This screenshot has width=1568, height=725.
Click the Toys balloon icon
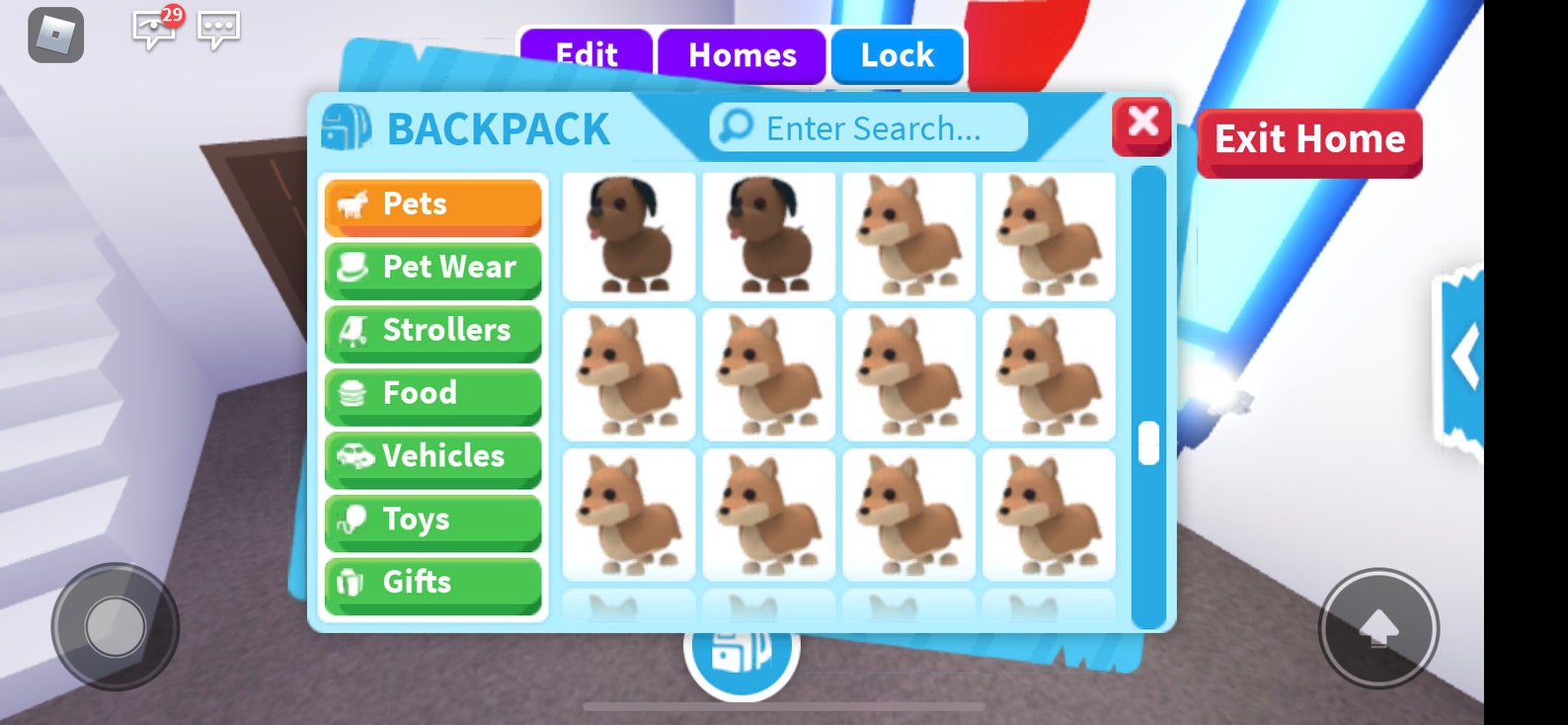coord(355,520)
